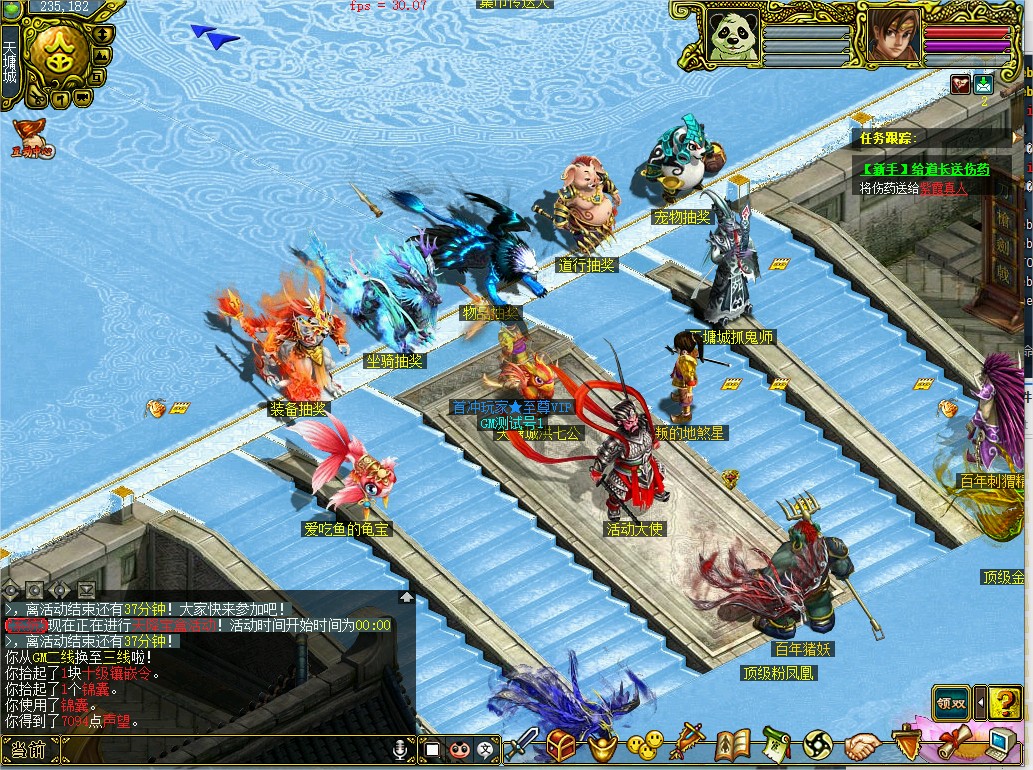Image resolution: width=1033 pixels, height=770 pixels.
Task: Open the smiley faces friends icon
Action: (645, 745)
